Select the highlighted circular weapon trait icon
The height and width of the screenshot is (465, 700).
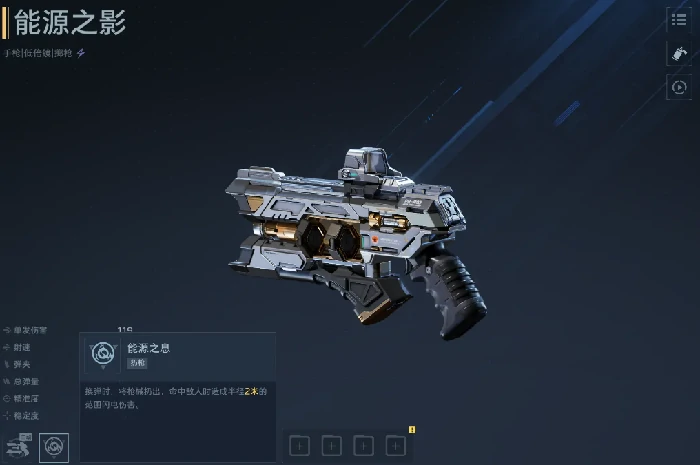coord(54,446)
